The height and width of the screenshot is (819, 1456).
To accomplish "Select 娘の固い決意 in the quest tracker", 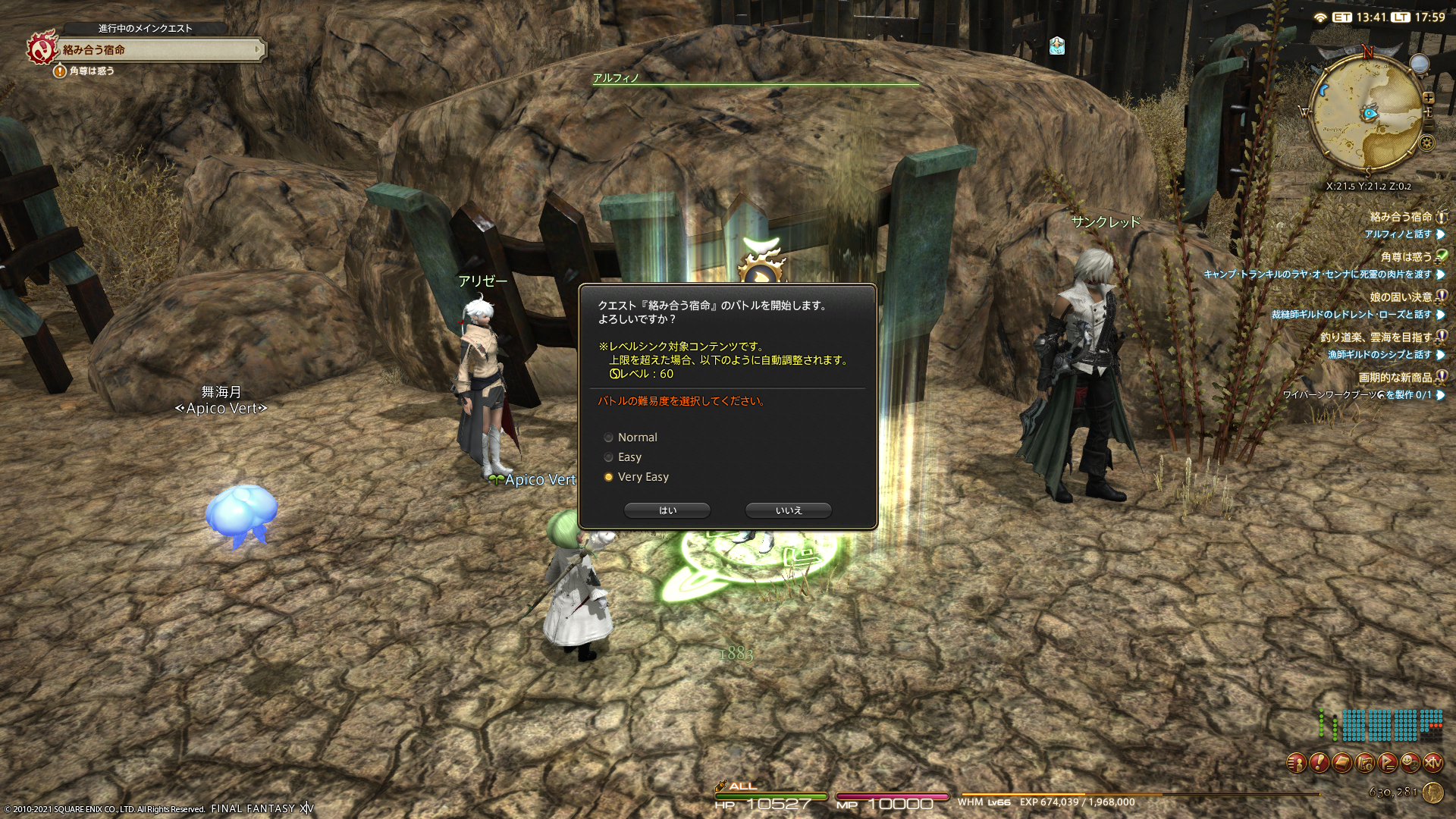I will coord(1400,297).
